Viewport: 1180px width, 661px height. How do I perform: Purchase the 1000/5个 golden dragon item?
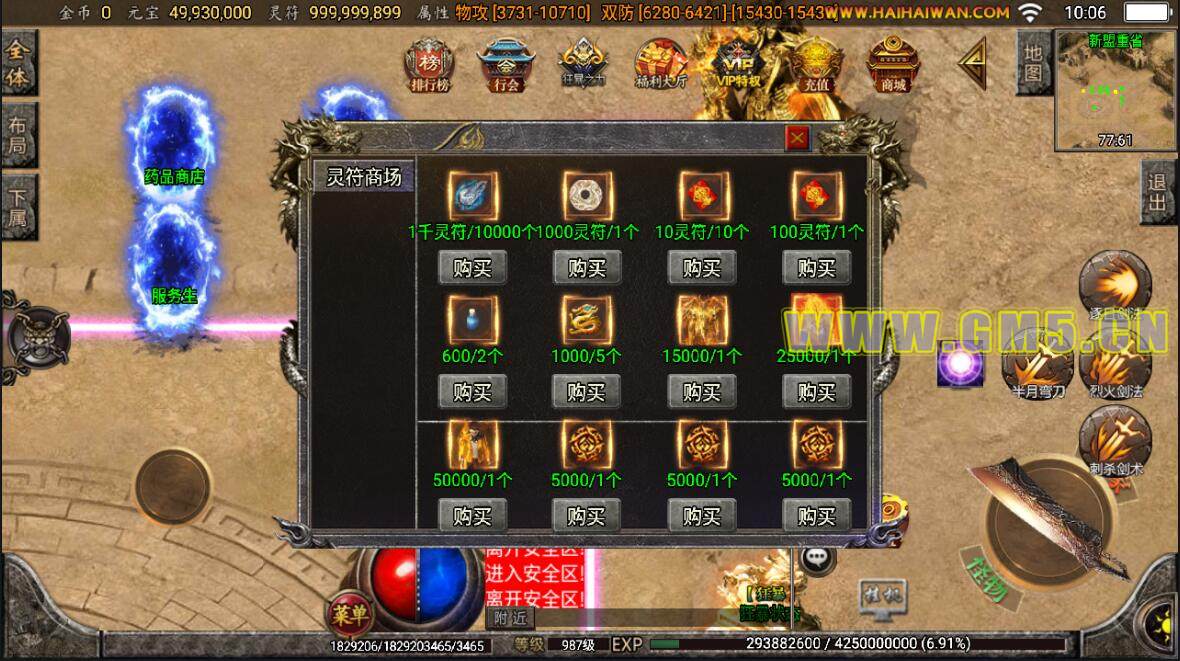click(587, 392)
